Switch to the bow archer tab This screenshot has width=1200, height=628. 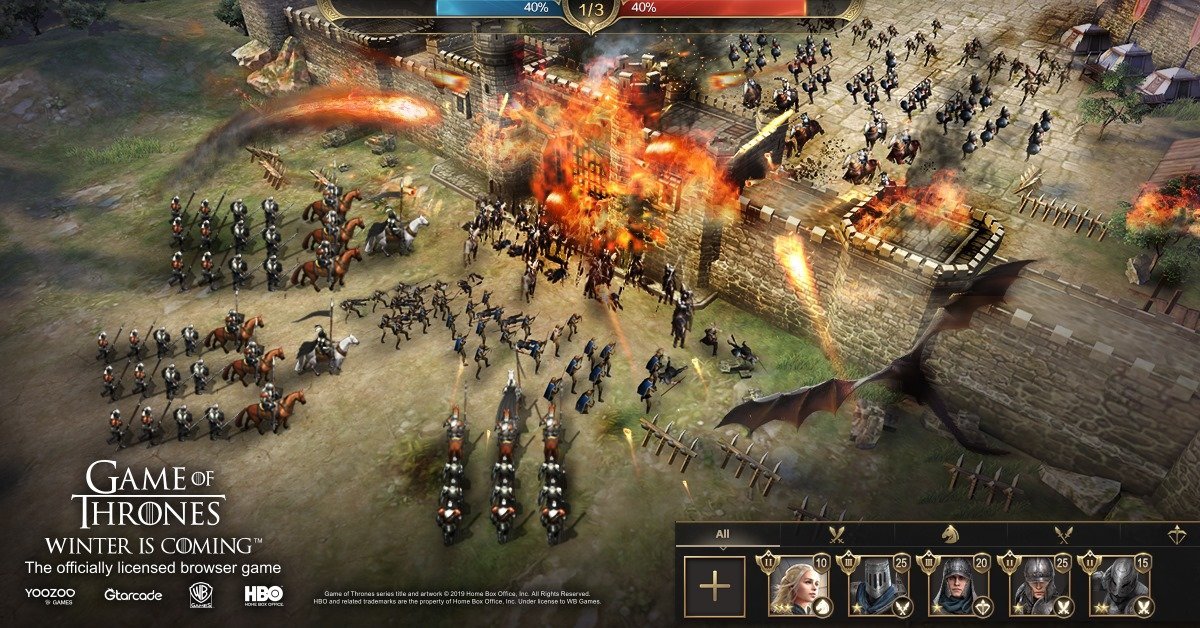click(1176, 535)
